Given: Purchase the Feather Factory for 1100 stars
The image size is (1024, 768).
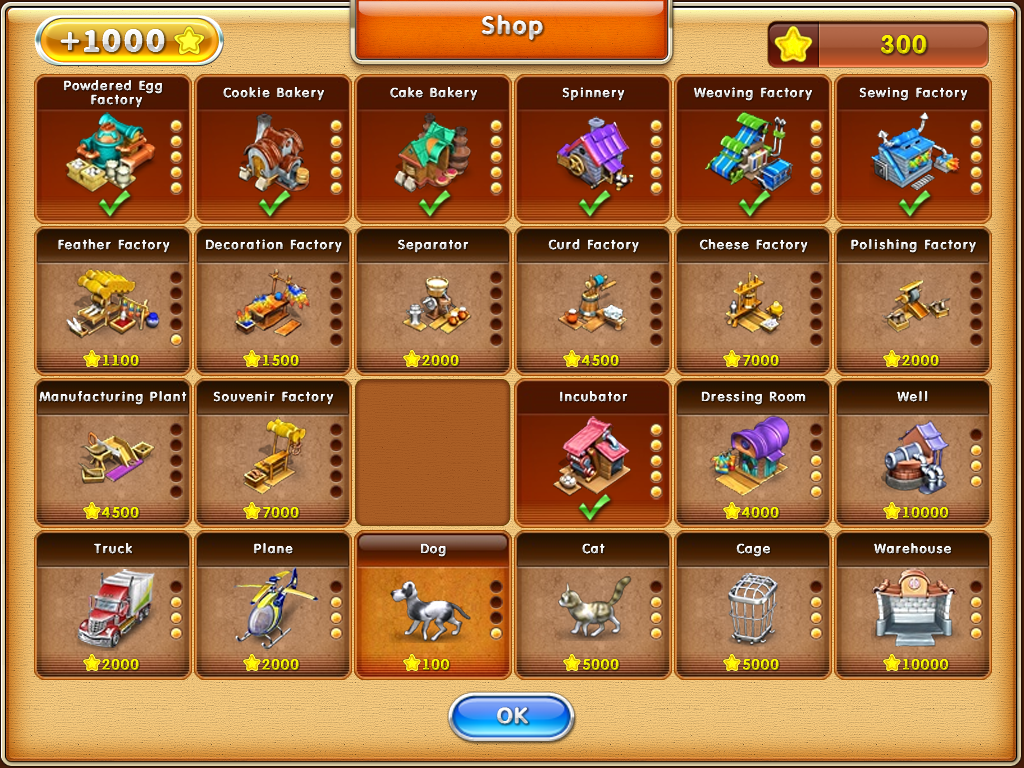Looking at the screenshot, I should tap(113, 302).
